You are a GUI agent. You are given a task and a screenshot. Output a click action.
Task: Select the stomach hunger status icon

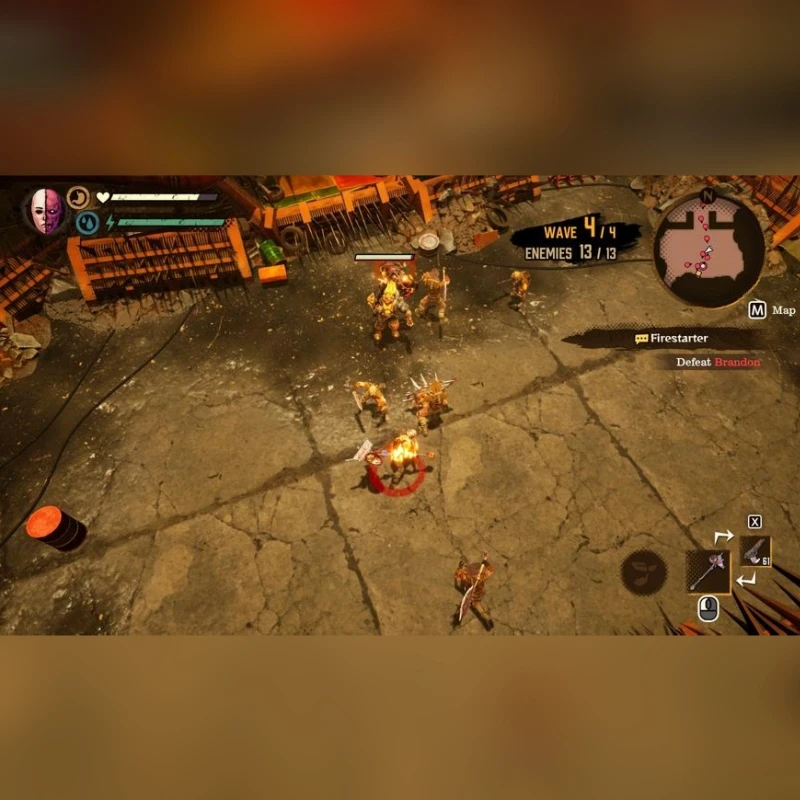[79, 197]
